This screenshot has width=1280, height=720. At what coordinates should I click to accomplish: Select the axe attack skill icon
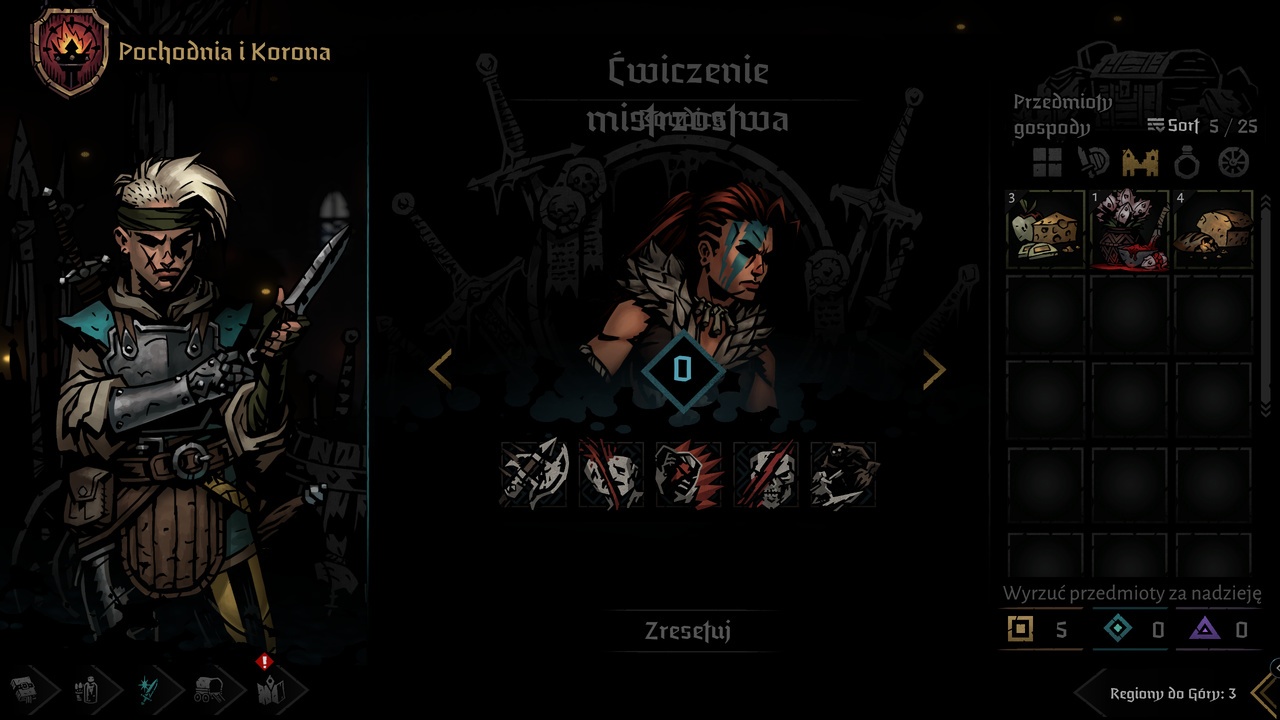point(533,476)
